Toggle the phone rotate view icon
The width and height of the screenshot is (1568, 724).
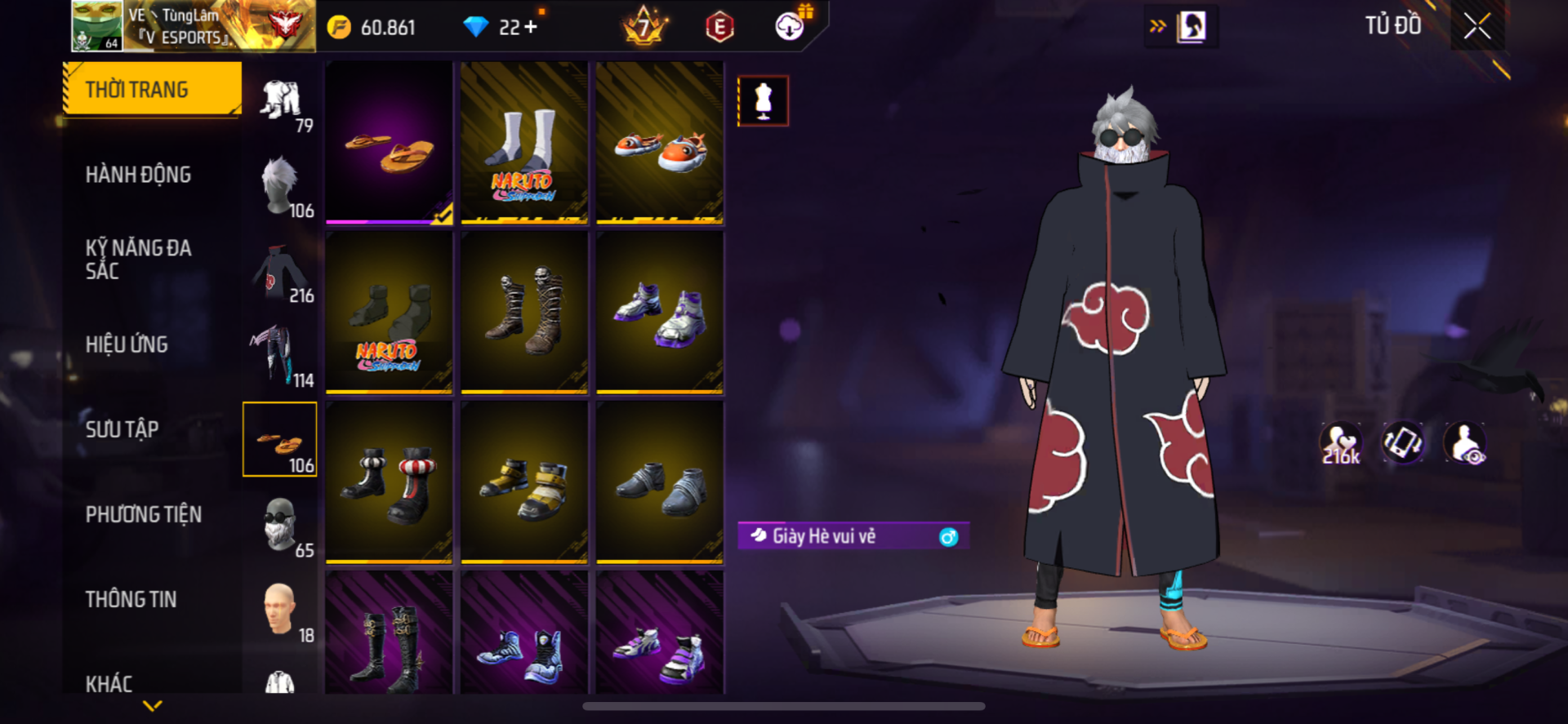coord(1402,443)
